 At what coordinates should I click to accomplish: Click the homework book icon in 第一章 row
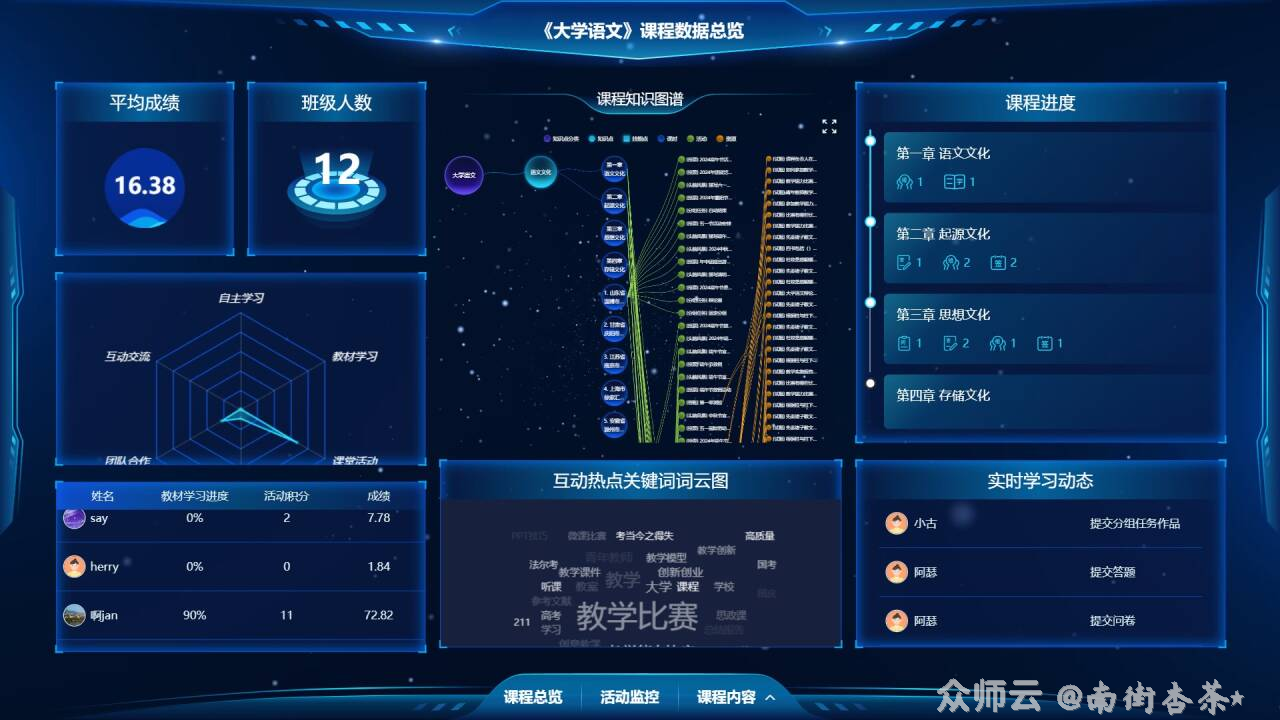952,181
